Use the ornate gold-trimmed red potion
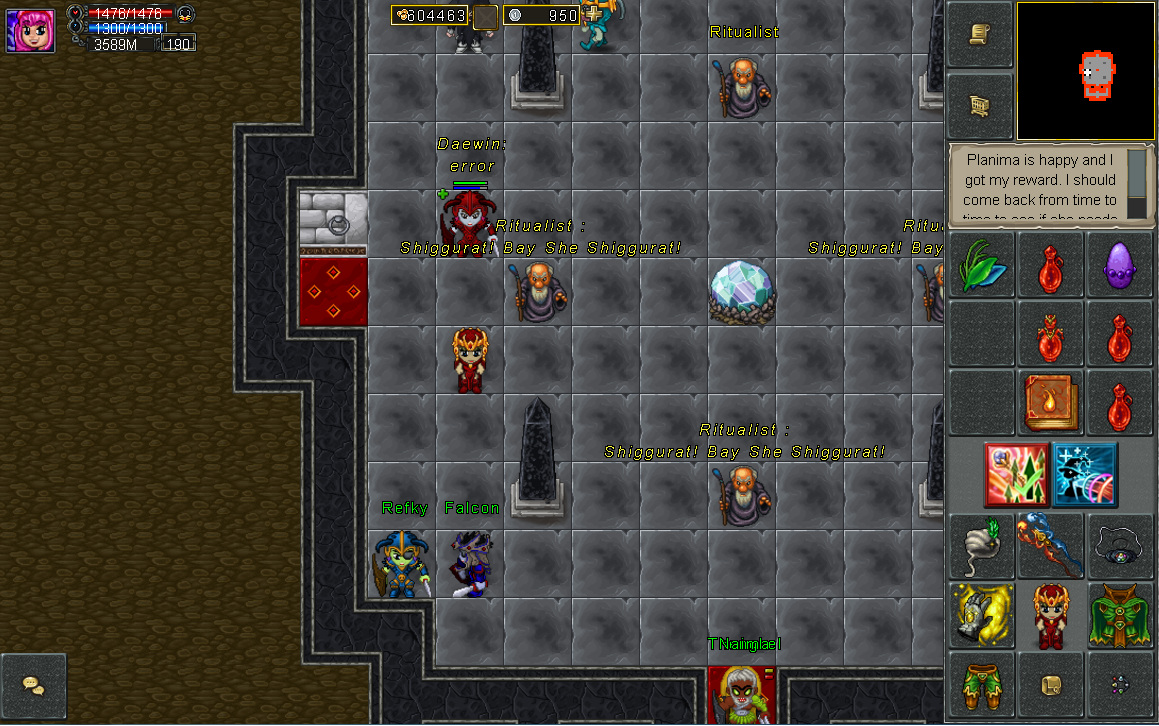The height and width of the screenshot is (726, 1159). [1050, 333]
